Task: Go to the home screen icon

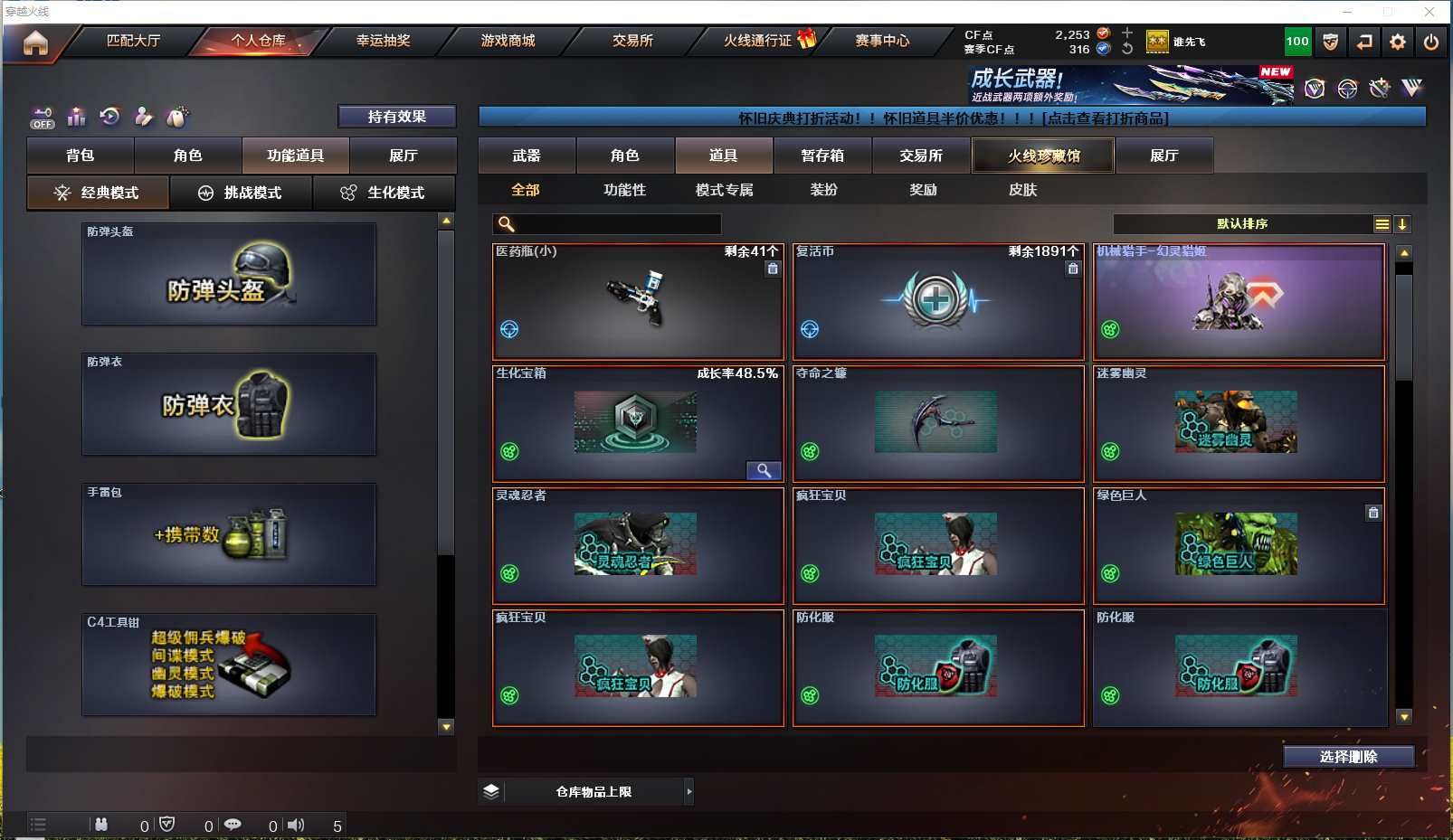Action: point(35,42)
